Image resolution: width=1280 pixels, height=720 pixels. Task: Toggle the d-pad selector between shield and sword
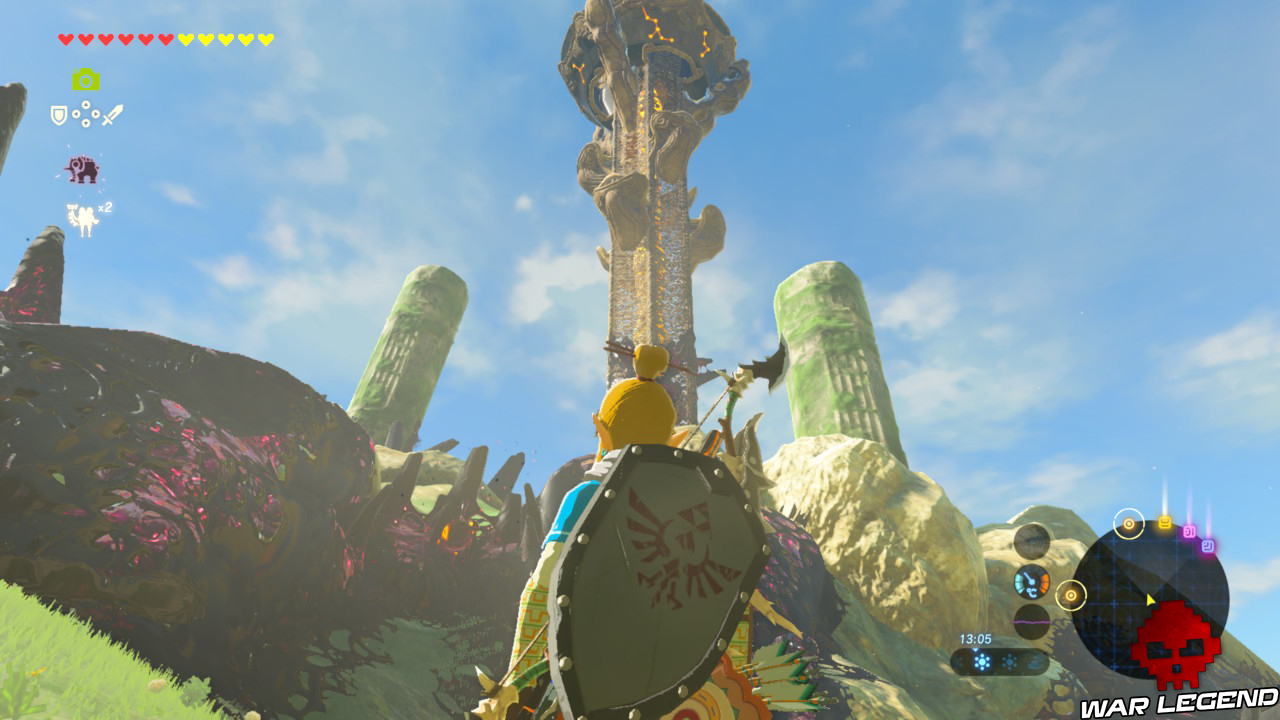[86, 113]
